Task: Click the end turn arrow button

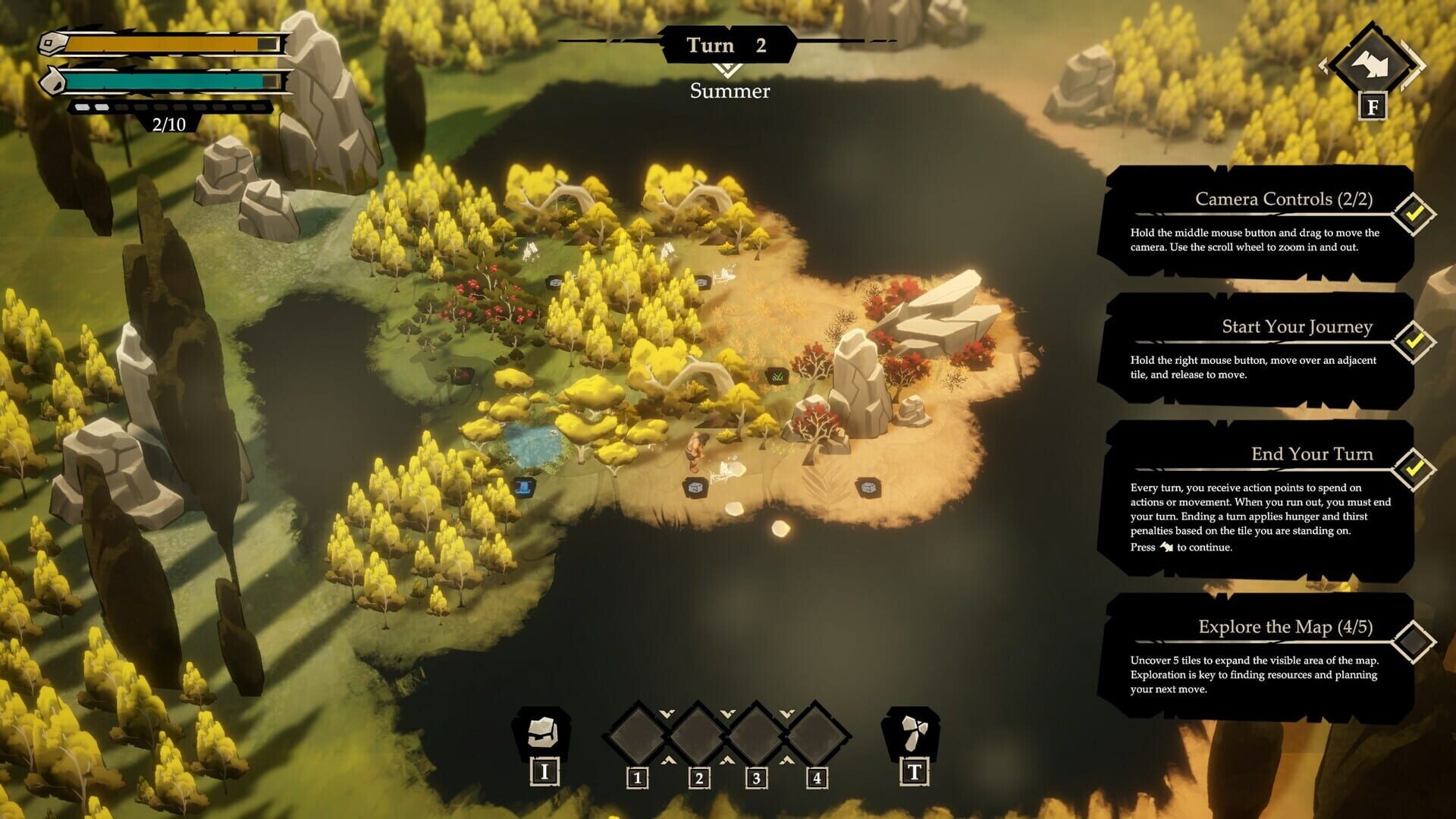Action: click(x=1372, y=65)
